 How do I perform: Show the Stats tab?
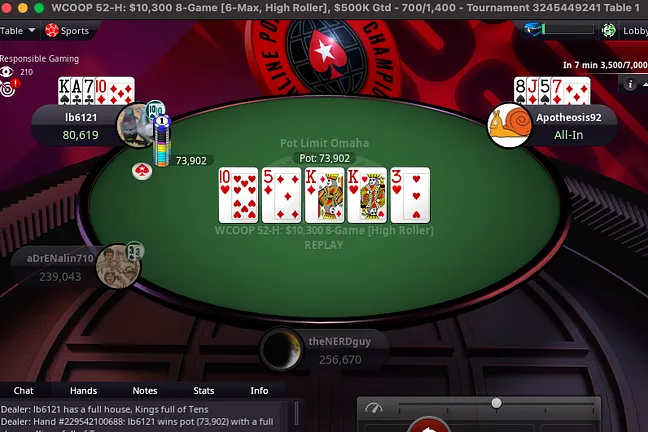(204, 390)
